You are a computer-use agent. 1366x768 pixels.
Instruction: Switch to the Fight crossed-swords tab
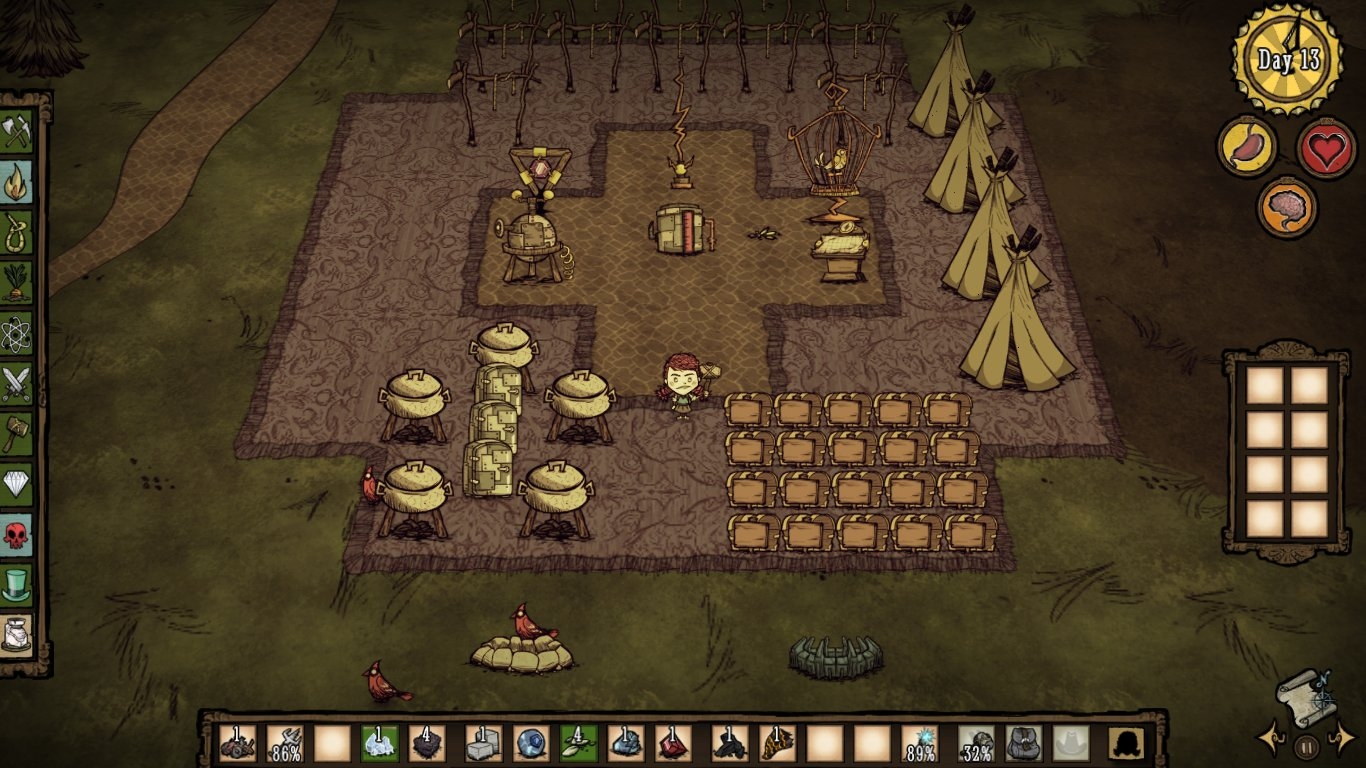[17, 383]
